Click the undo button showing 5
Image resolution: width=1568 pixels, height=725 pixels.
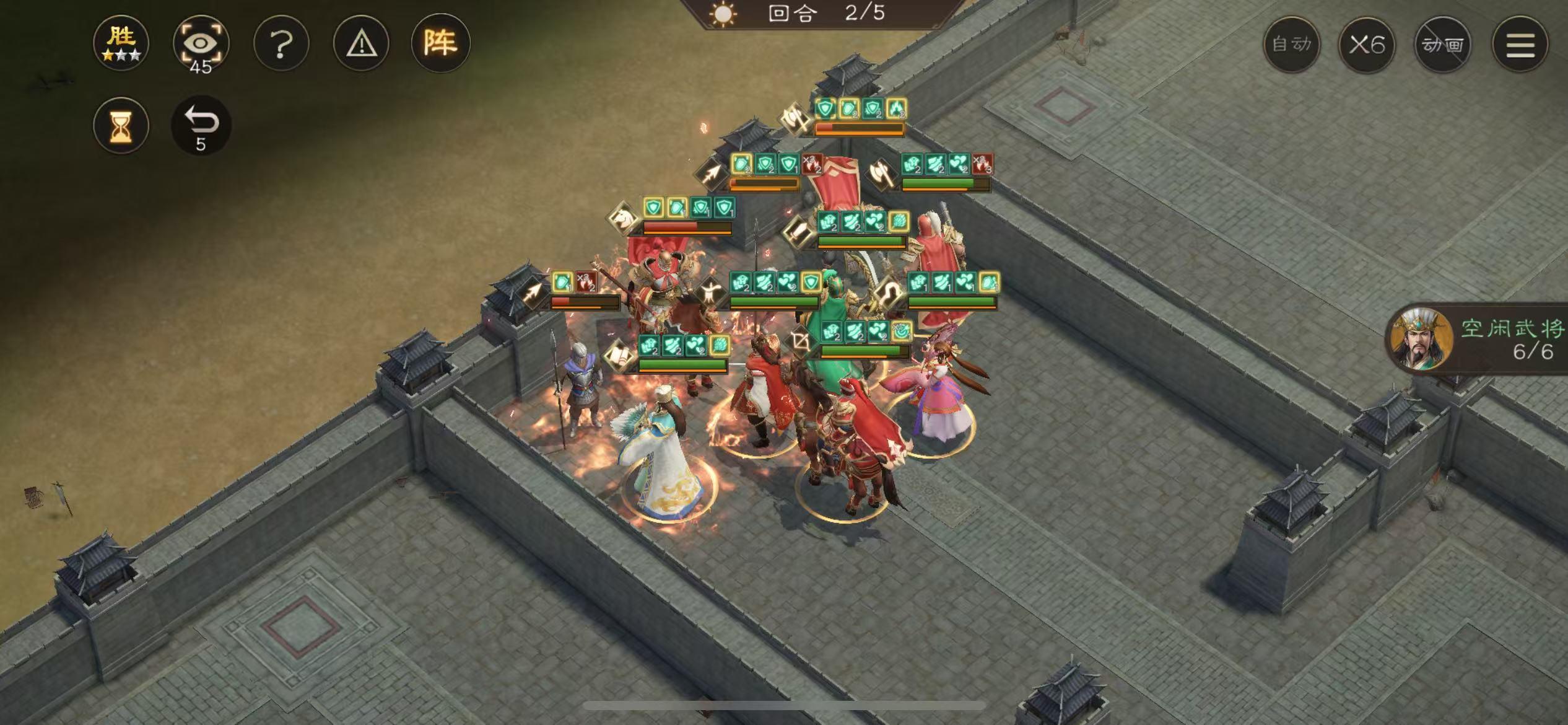(x=201, y=124)
